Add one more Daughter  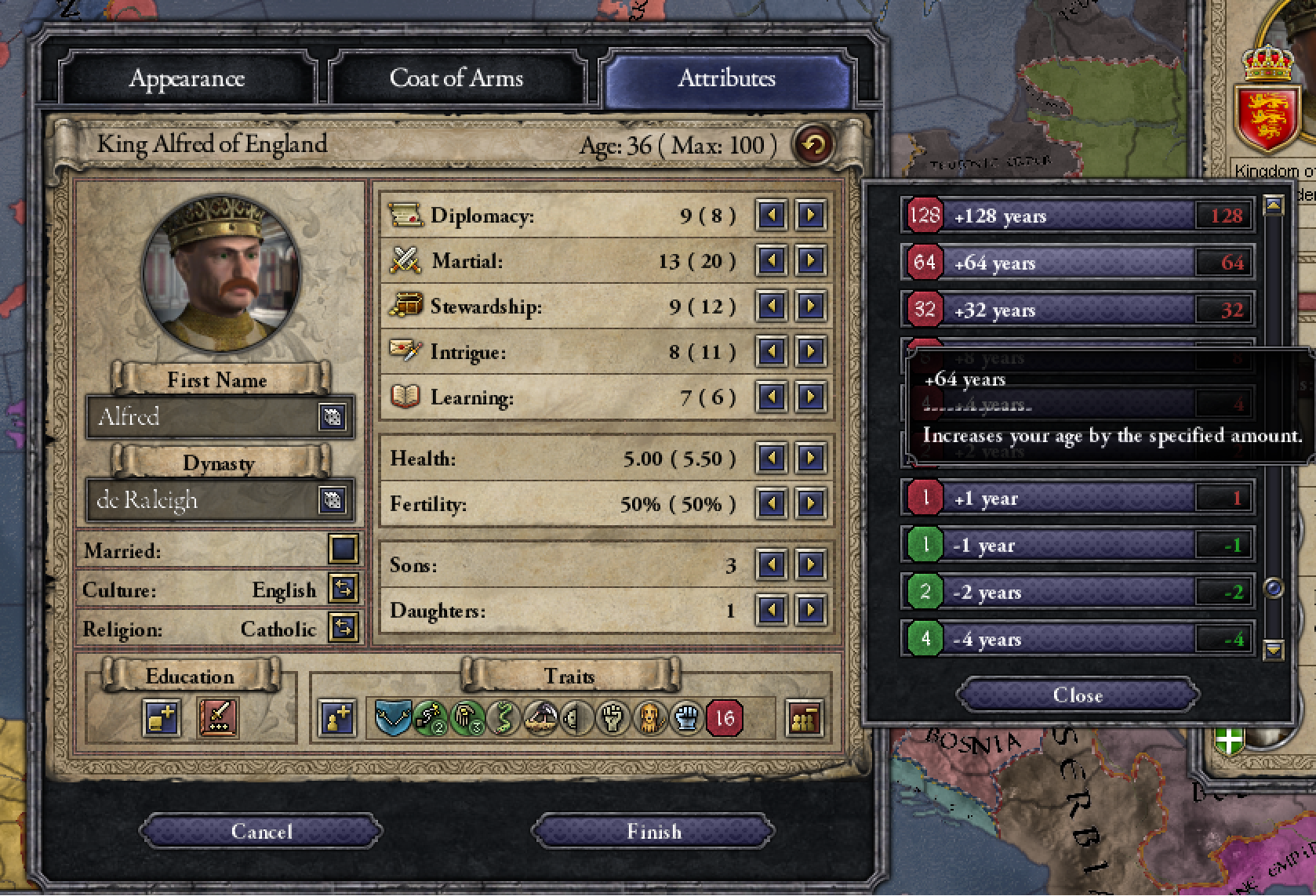pyautogui.click(x=810, y=609)
